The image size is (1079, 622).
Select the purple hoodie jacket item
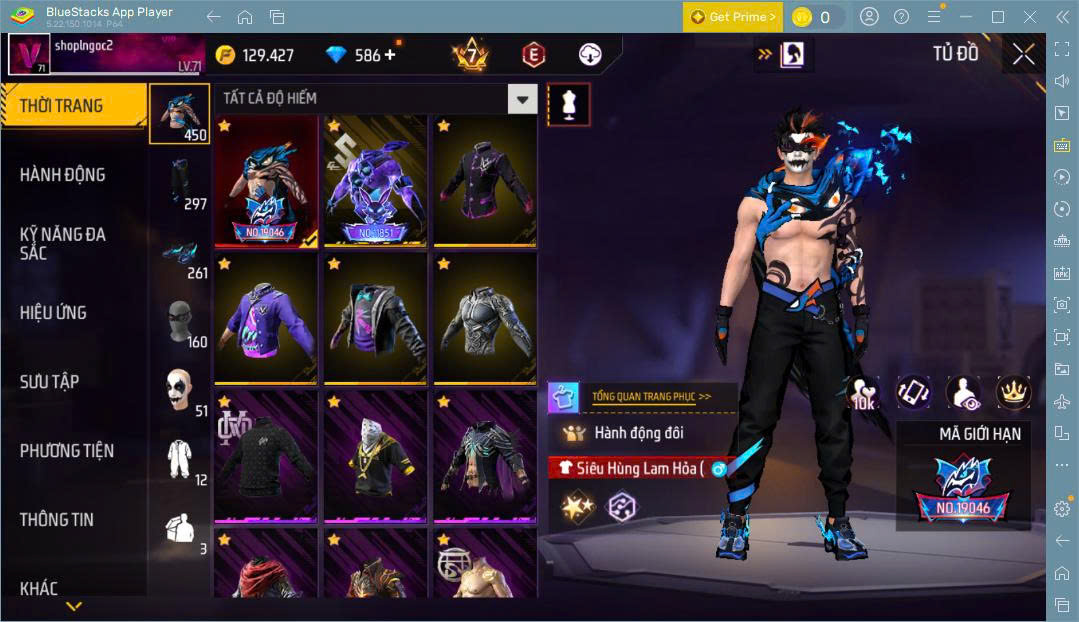click(266, 318)
